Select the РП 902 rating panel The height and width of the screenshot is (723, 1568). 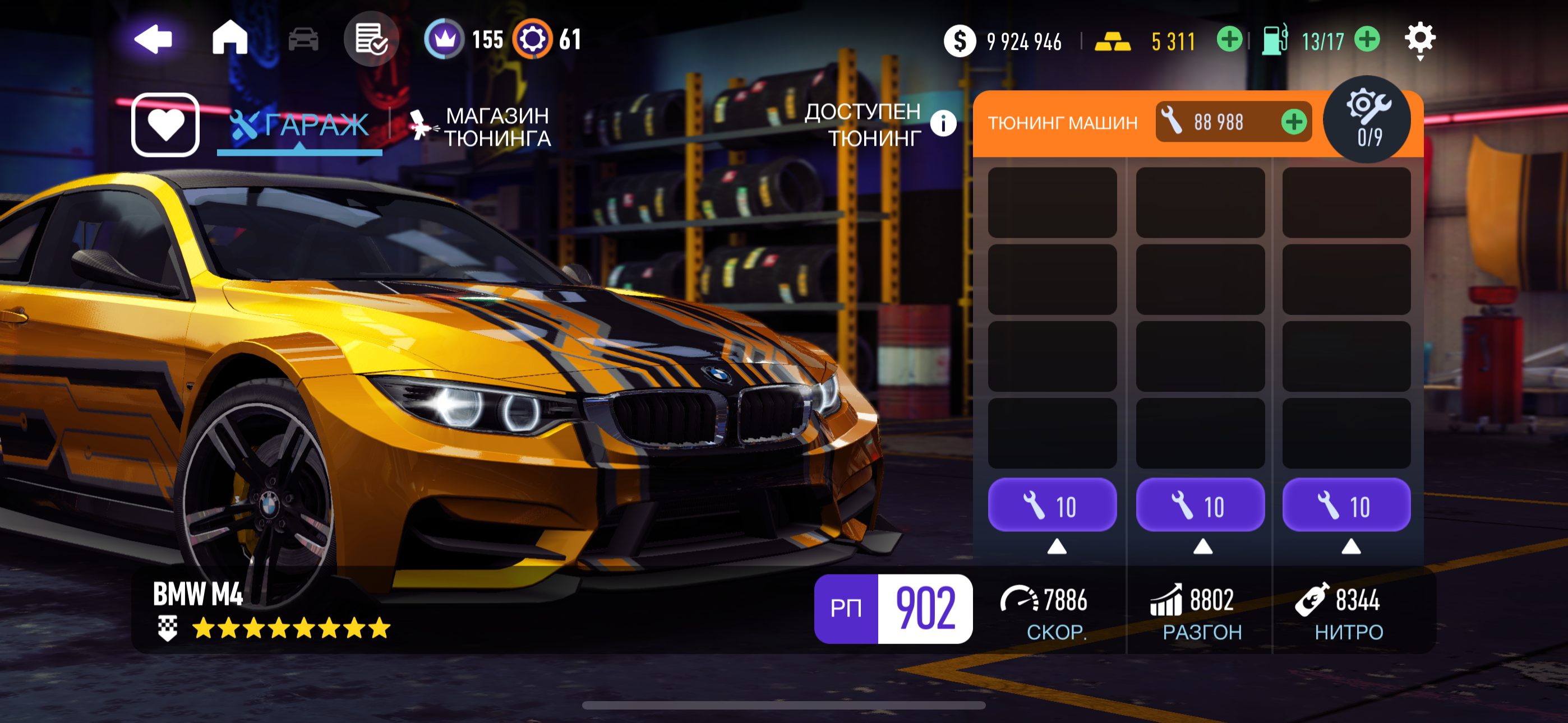click(x=893, y=608)
